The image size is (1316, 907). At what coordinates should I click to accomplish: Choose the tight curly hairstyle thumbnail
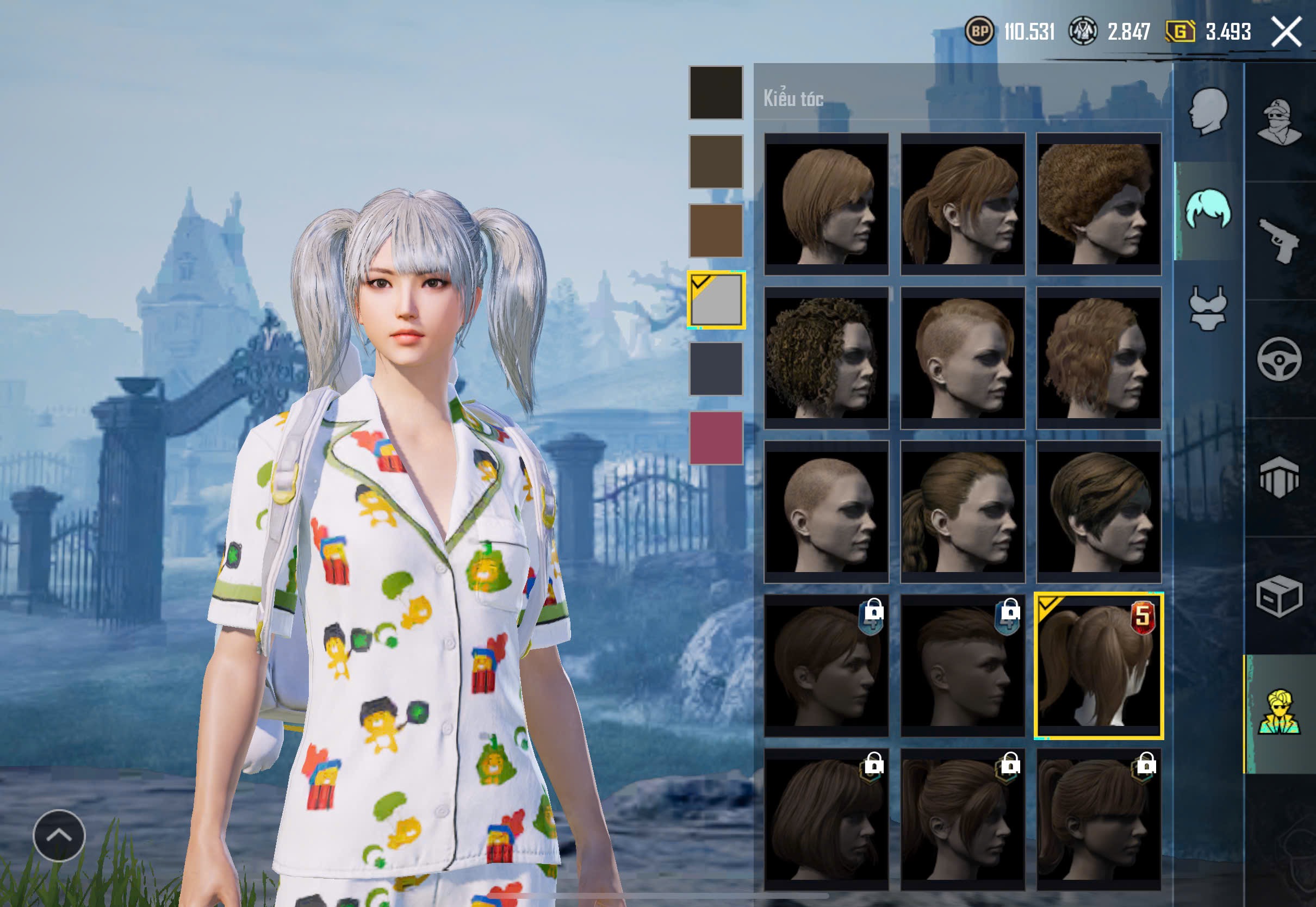tap(825, 358)
